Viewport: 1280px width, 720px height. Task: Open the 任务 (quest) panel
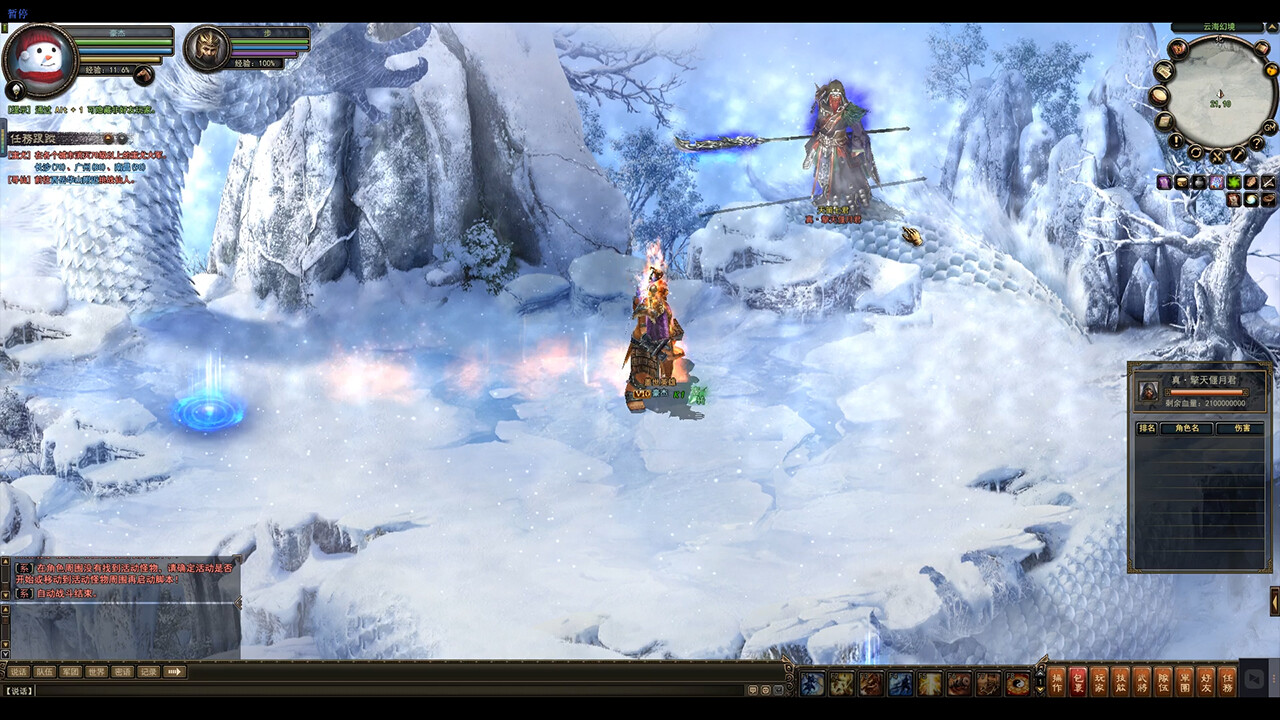click(1227, 680)
